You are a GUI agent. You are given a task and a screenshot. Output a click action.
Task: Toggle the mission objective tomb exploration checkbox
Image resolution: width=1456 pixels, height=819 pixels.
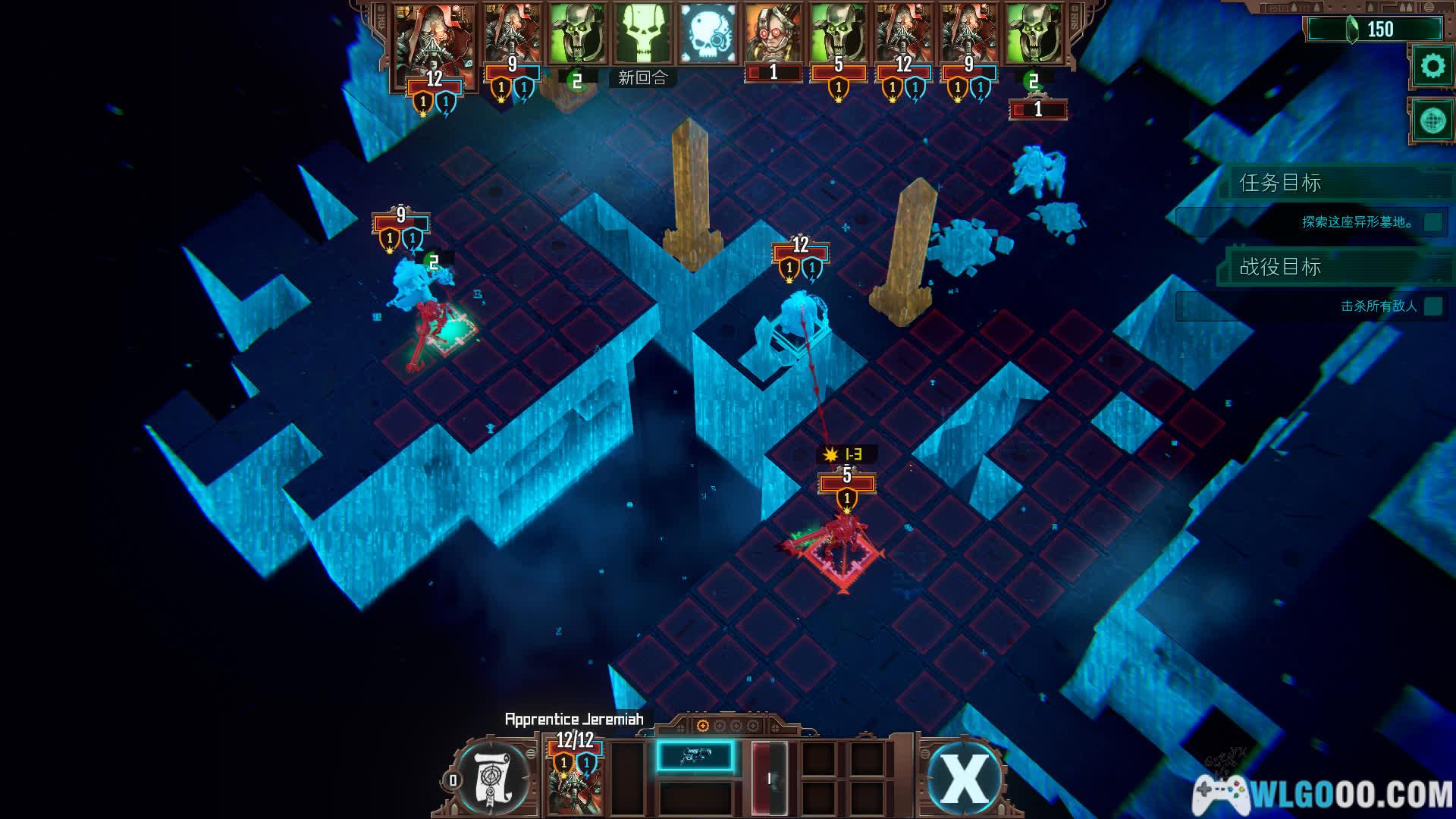coord(1432,222)
